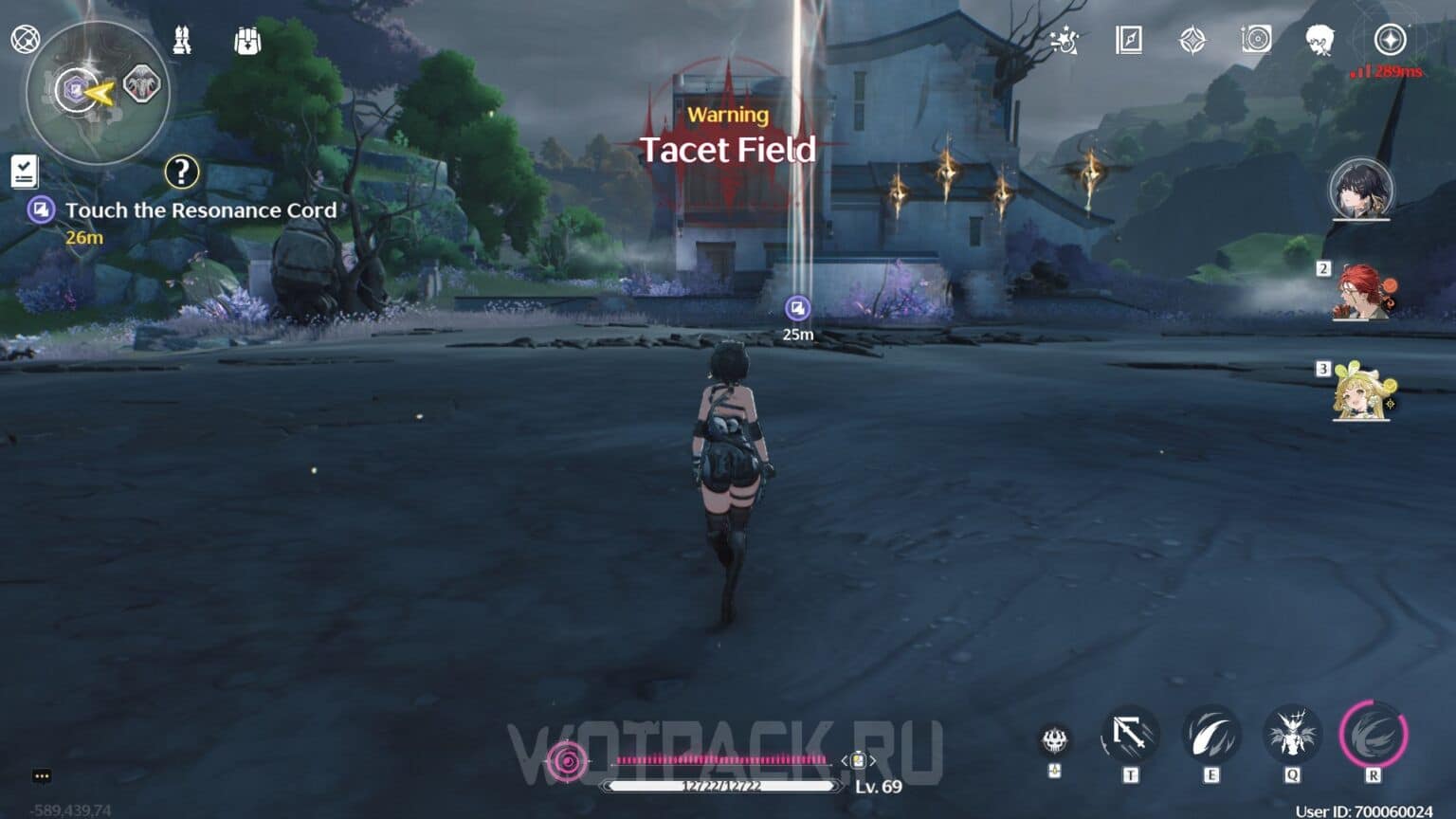Open the Events icon top right
1456x819 pixels.
tap(1065, 41)
